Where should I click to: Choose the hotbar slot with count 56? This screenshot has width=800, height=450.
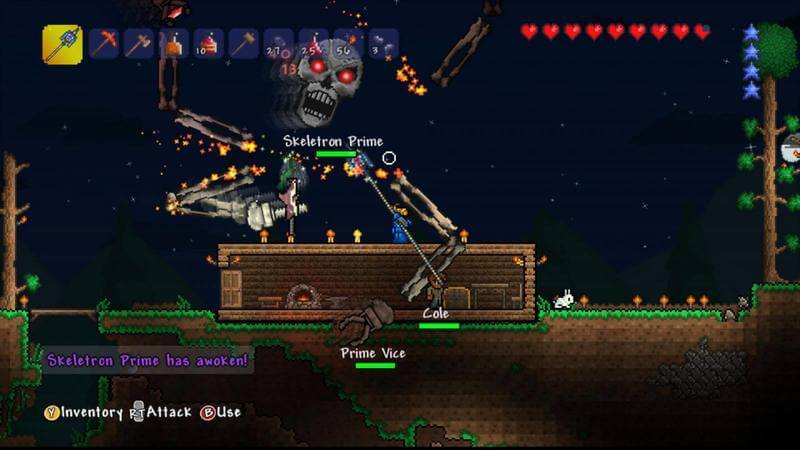tap(348, 44)
